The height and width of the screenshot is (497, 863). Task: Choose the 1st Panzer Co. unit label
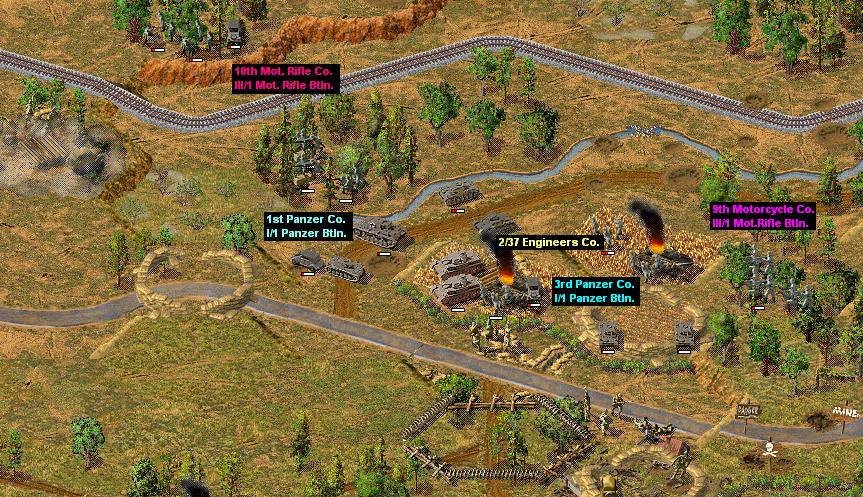point(307,226)
